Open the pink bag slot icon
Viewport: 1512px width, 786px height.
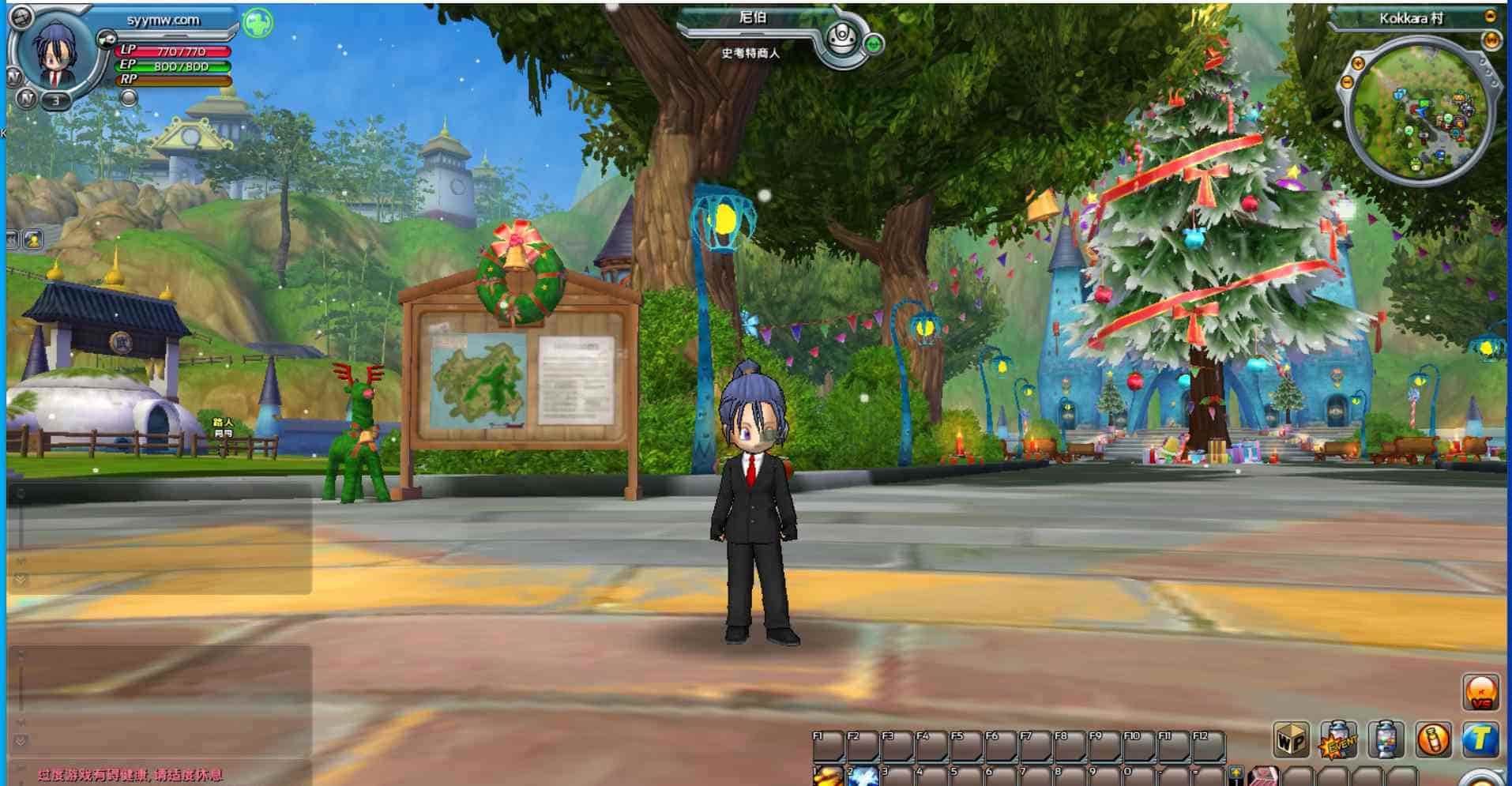point(1264,777)
